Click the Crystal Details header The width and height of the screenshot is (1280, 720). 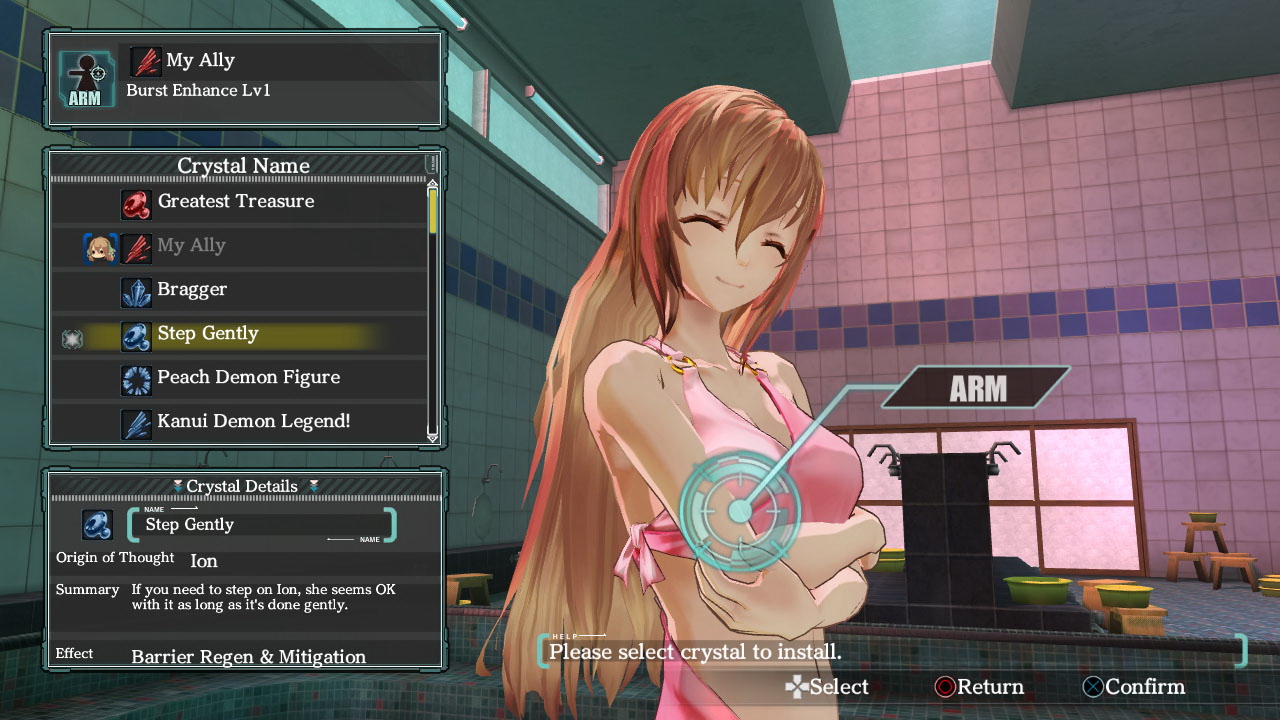(x=240, y=486)
